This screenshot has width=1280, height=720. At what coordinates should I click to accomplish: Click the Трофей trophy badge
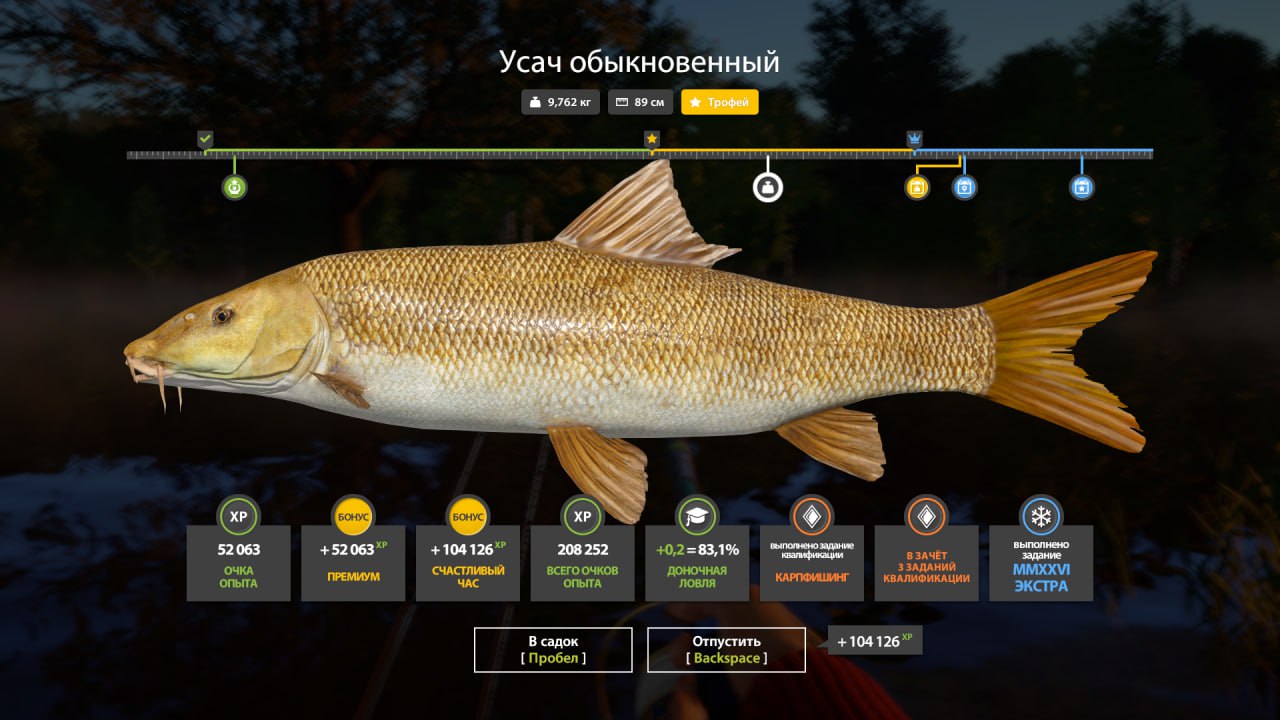(x=720, y=102)
